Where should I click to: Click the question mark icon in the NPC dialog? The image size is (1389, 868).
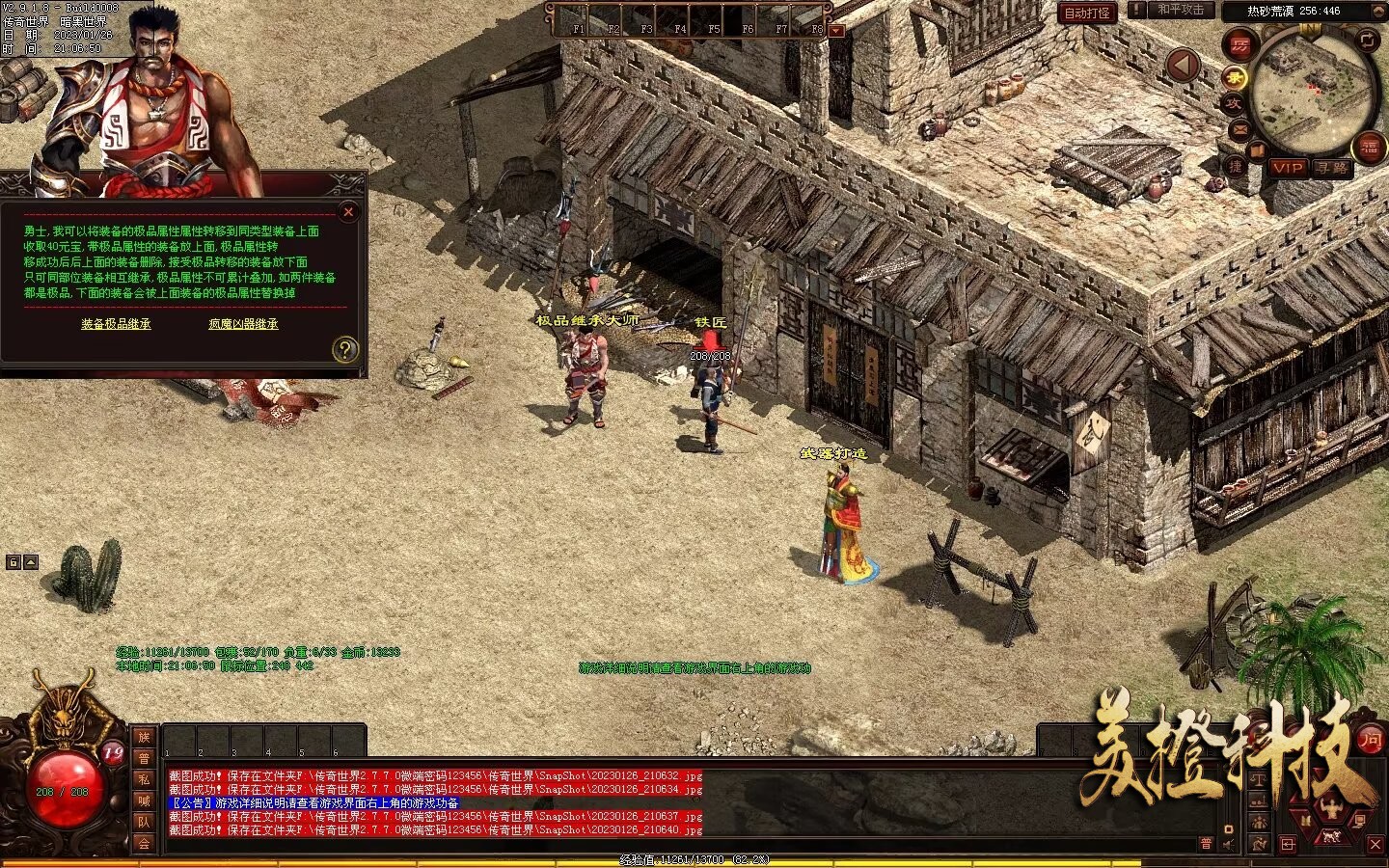pos(345,348)
